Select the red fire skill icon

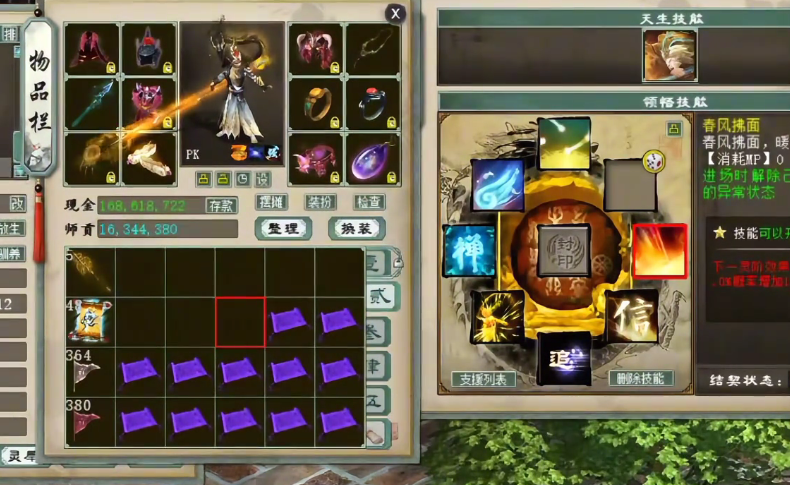[659, 250]
